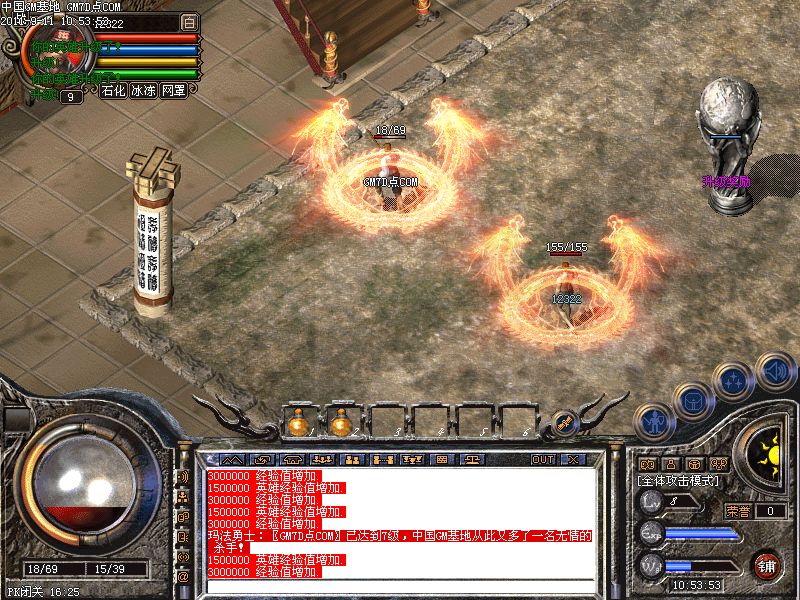
Task: Open the character status round button
Action: tap(654, 423)
